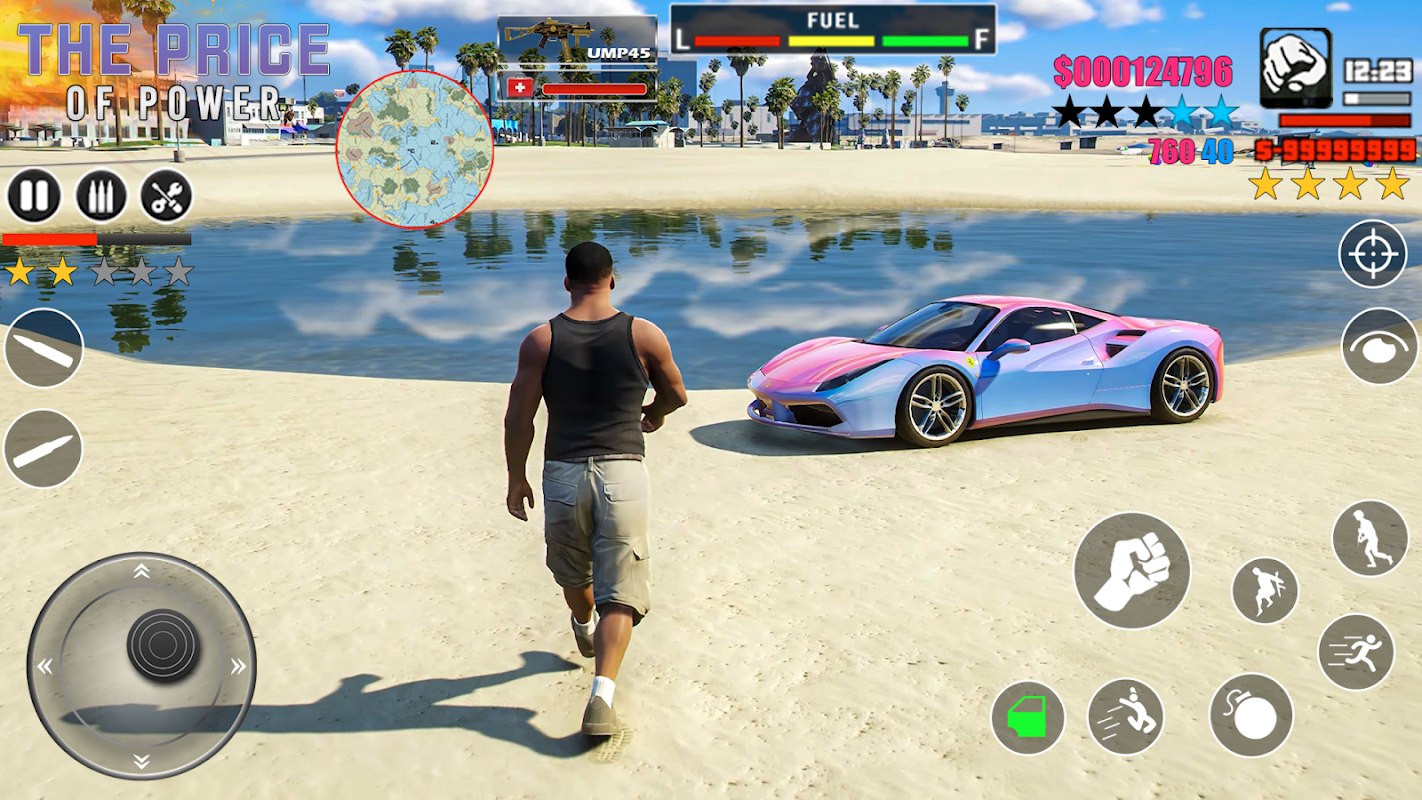This screenshot has height=800, width=1422.
Task: Pause the game with the pause button
Action: (x=34, y=195)
